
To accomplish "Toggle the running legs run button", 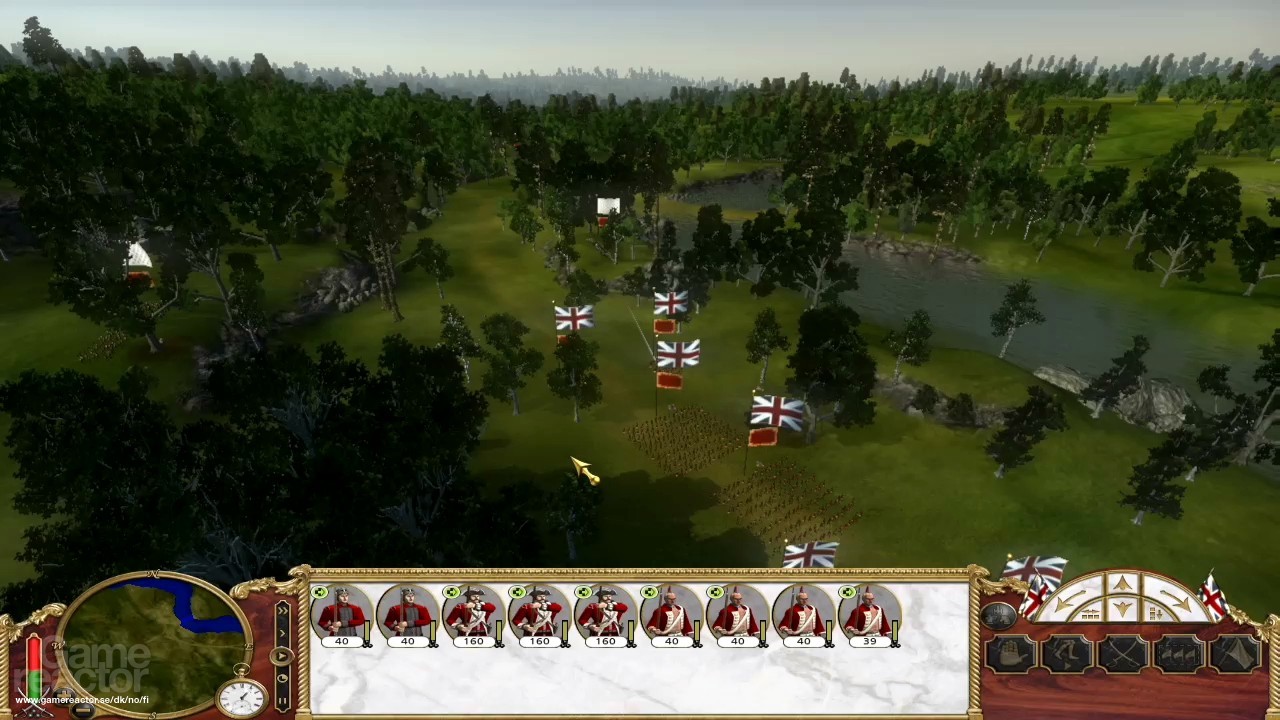I will 1067,655.
